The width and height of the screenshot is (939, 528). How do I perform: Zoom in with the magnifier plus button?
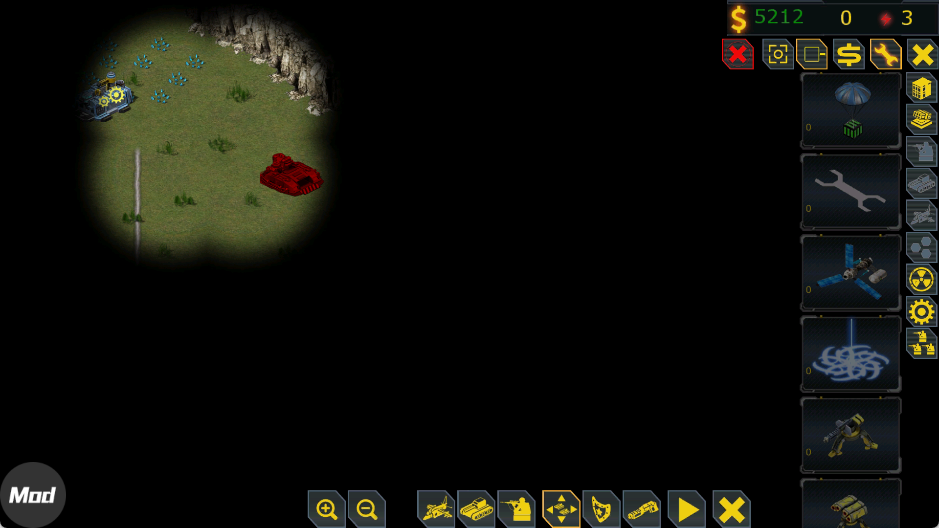coord(327,509)
